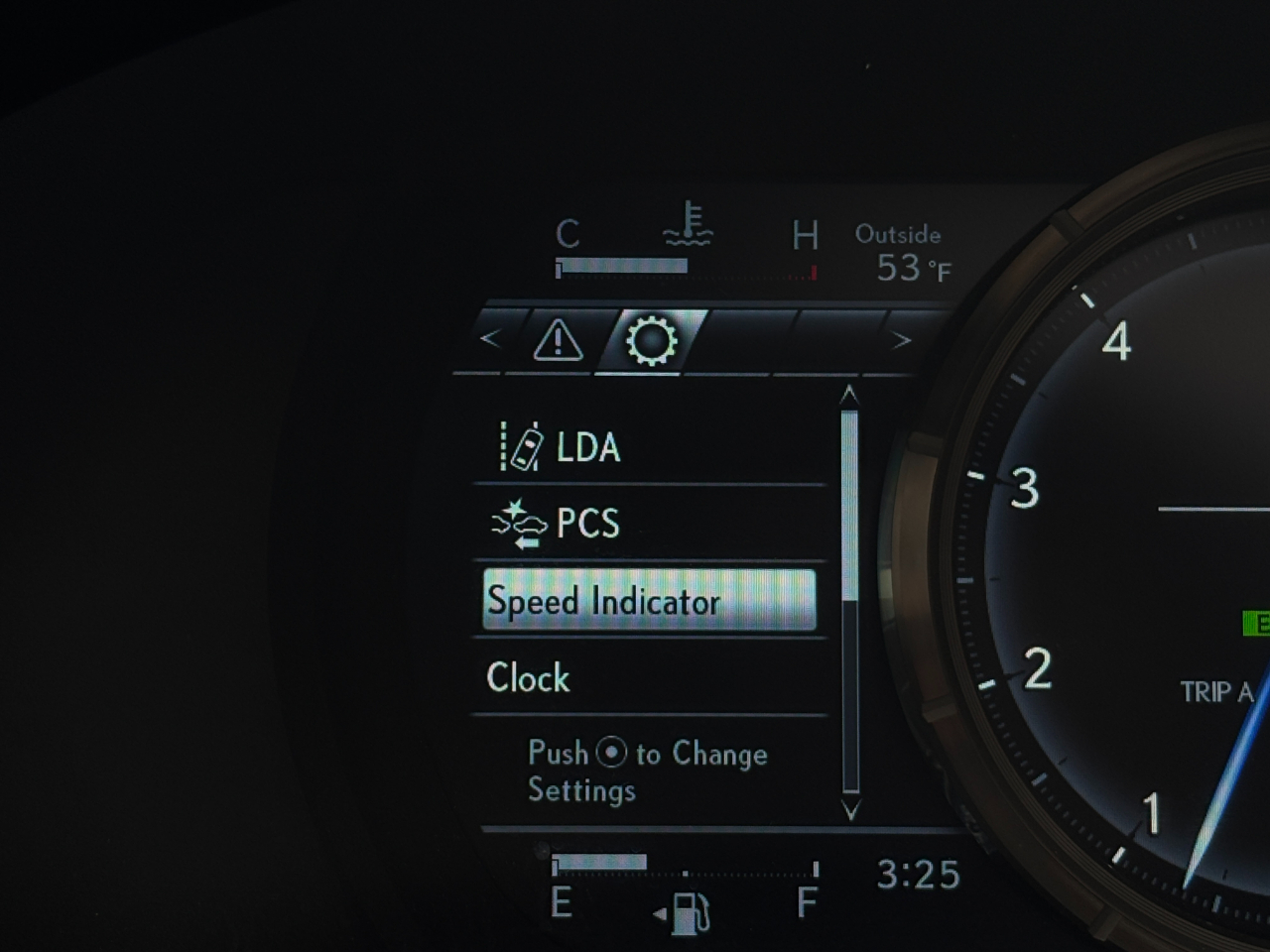Screen dimensions: 1270x952
Task: Select the gear settings tab
Action: pos(651,341)
